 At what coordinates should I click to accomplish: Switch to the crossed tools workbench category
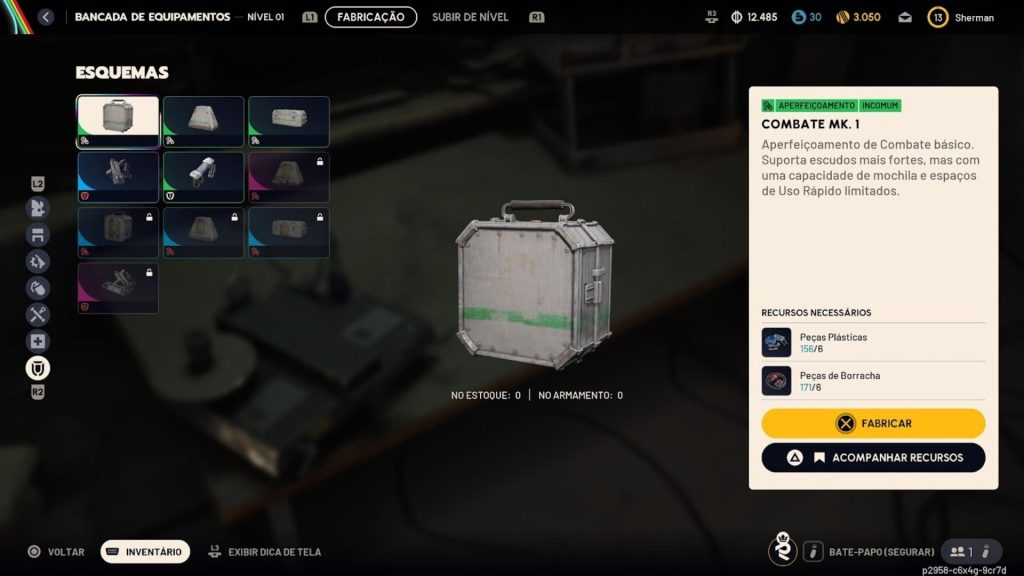coord(38,314)
